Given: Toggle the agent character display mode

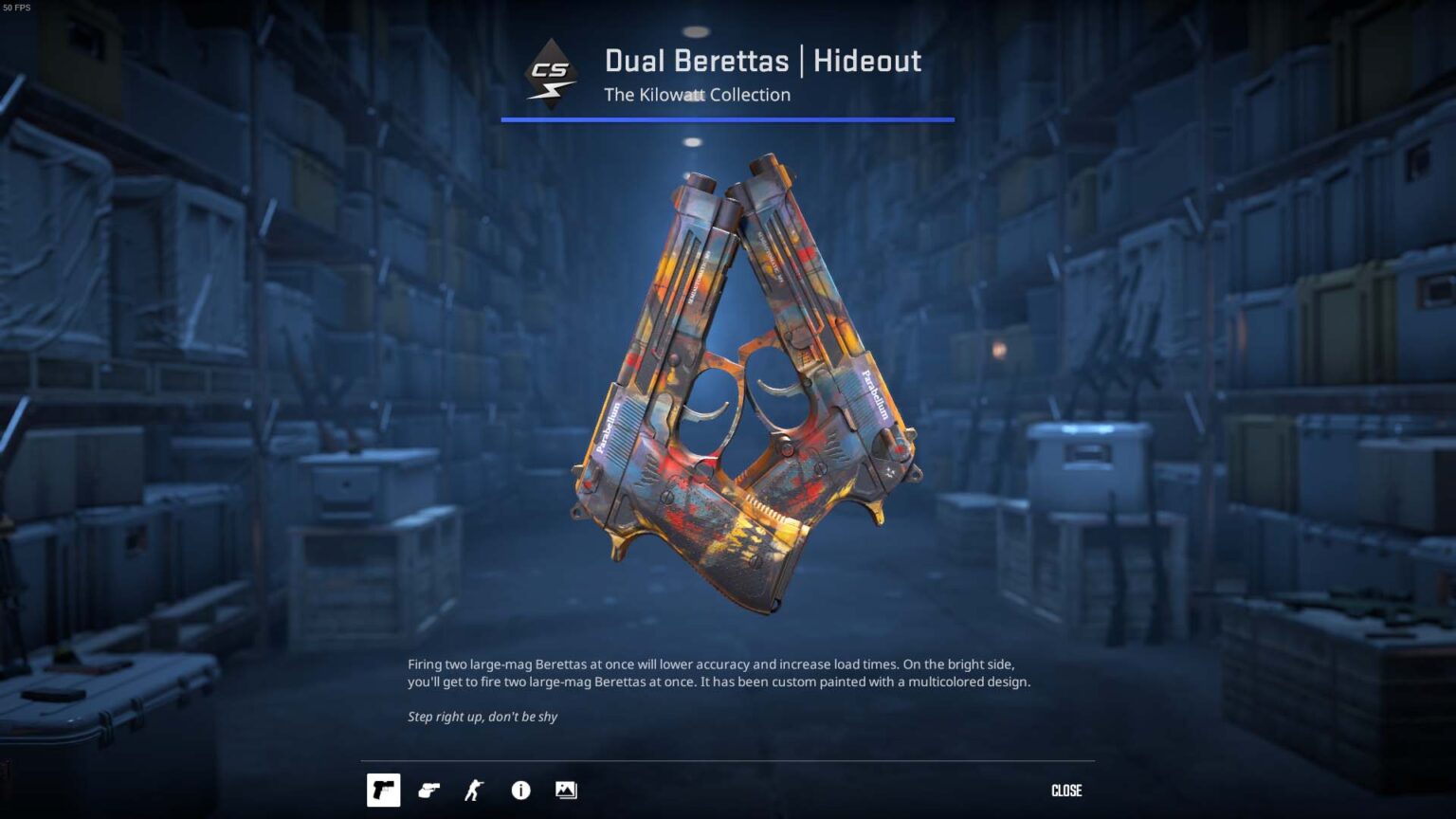Looking at the screenshot, I should click(474, 790).
